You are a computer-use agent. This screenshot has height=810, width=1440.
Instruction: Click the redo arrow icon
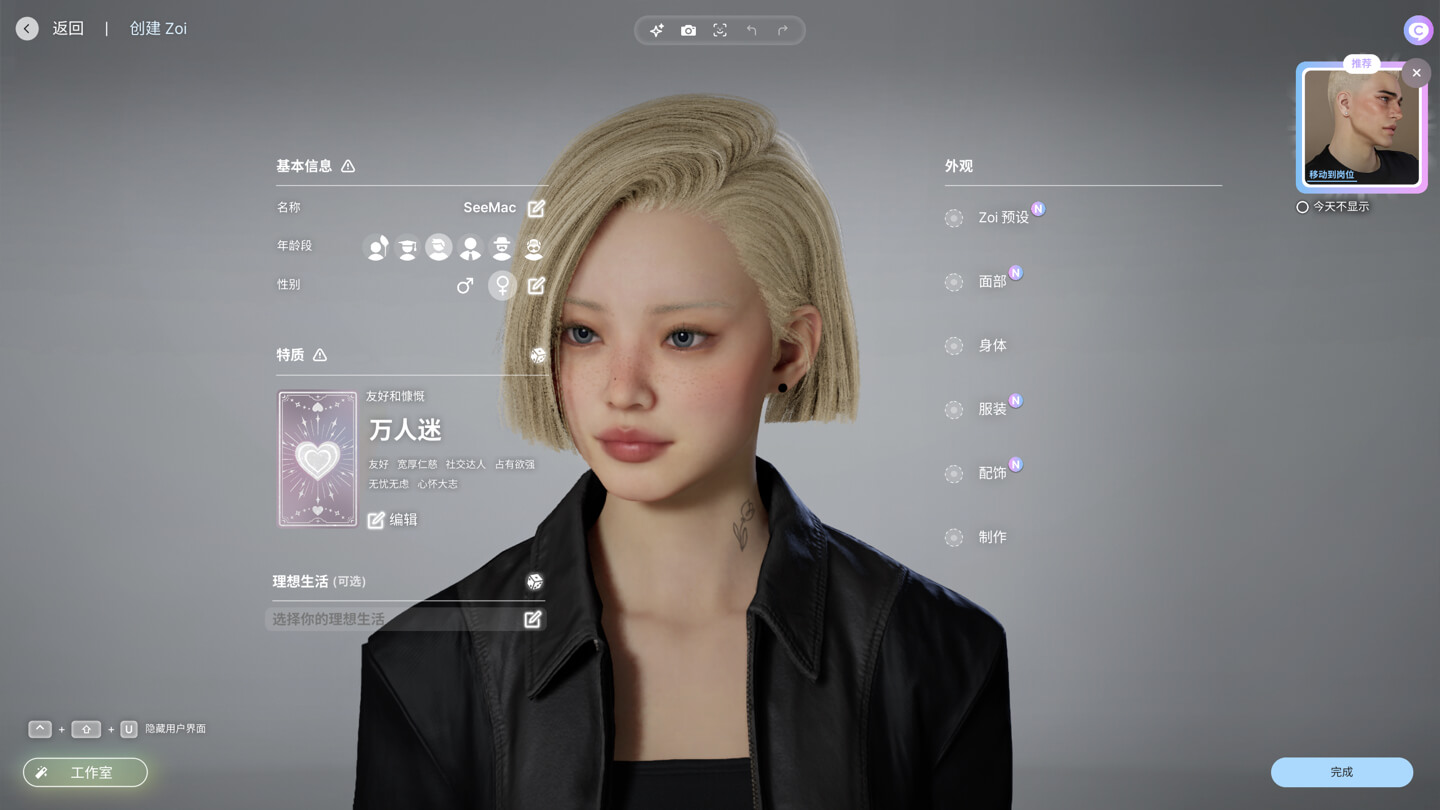784,30
